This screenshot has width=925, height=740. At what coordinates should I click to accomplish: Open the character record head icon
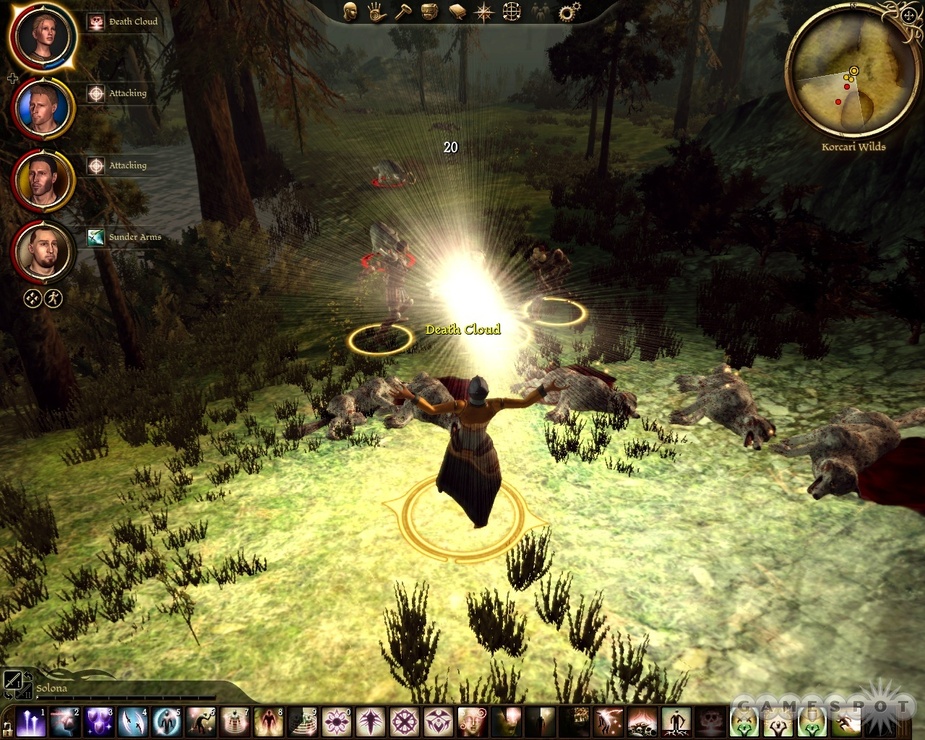(351, 12)
